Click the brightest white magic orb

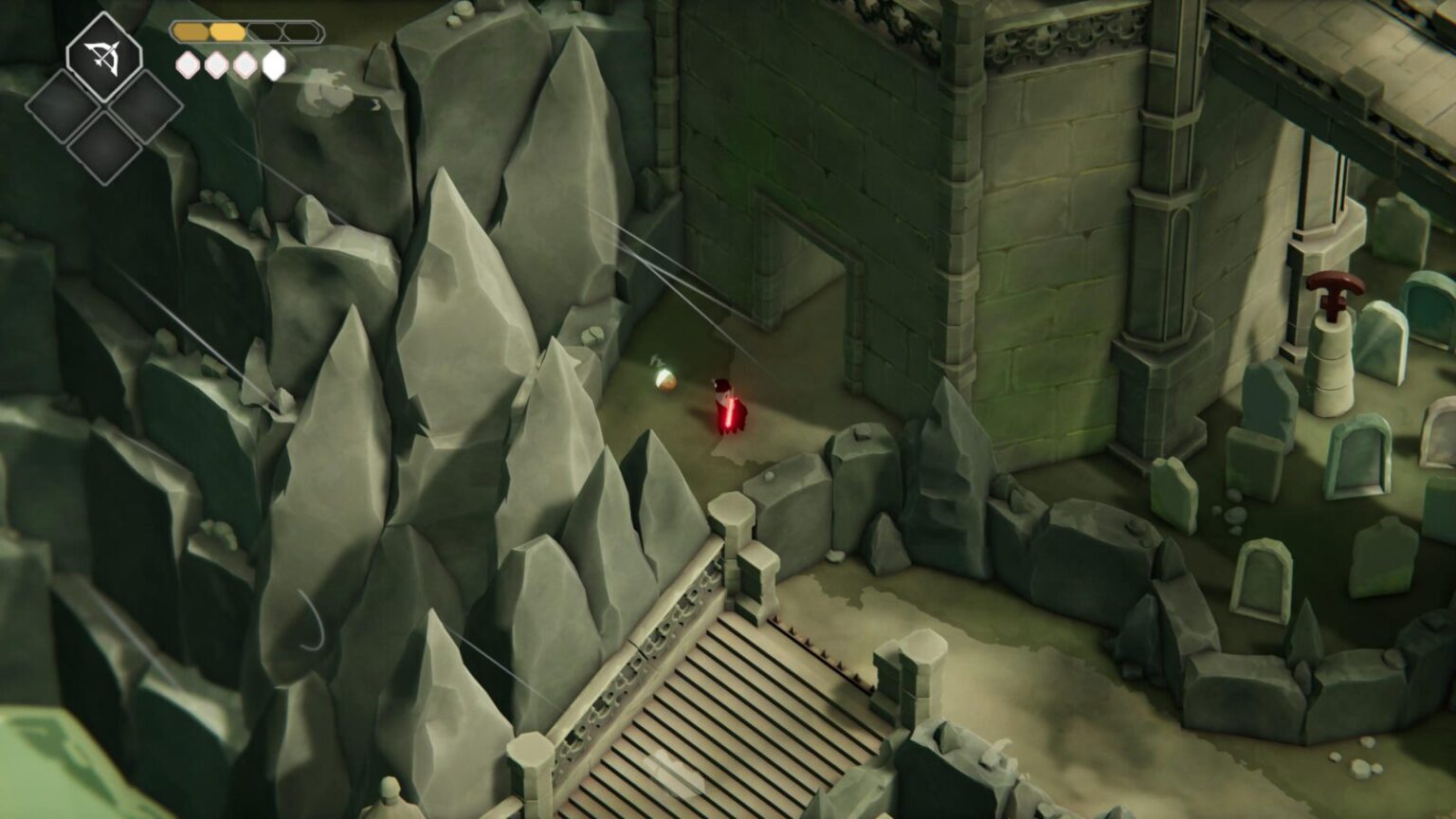tap(272, 64)
